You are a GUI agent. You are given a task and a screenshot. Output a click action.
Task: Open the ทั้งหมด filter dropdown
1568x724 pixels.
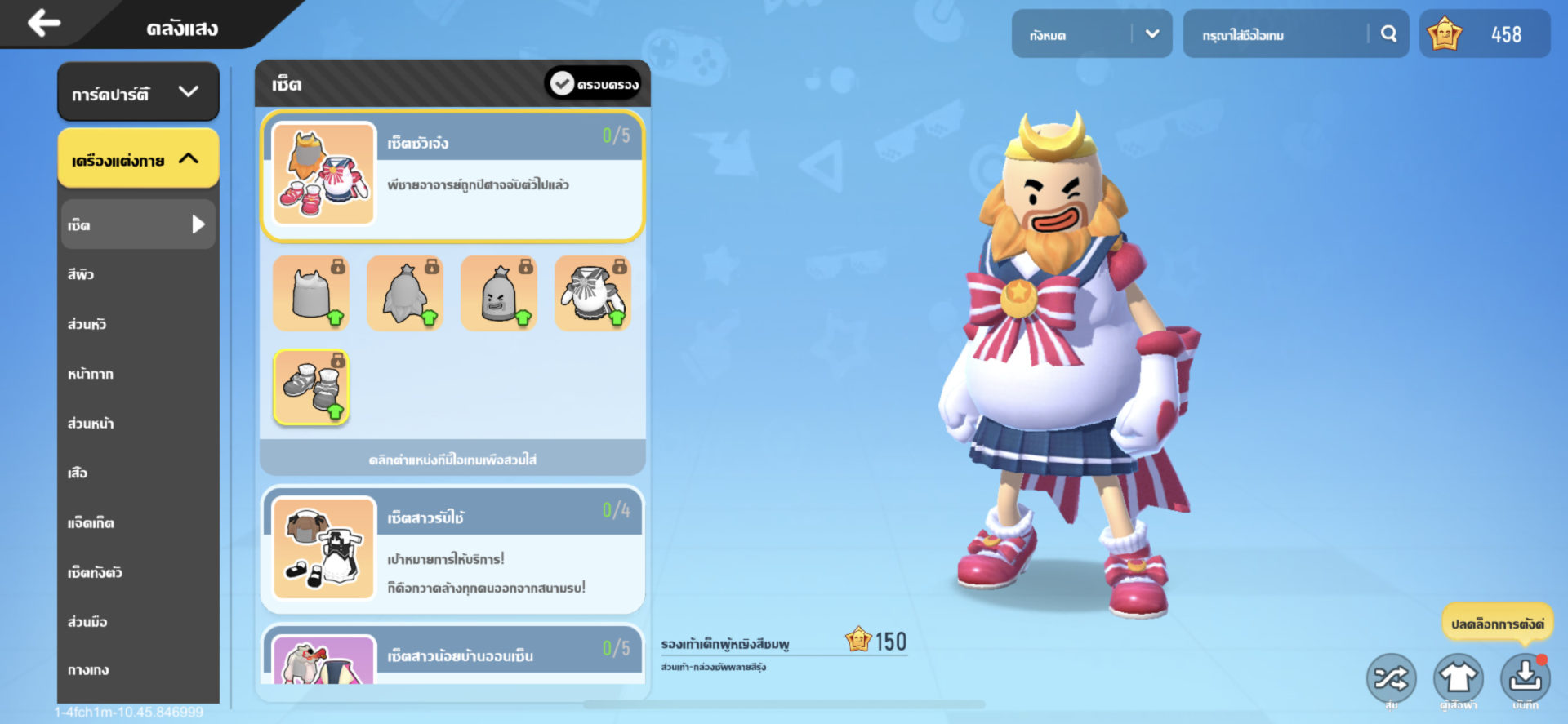click(1091, 34)
